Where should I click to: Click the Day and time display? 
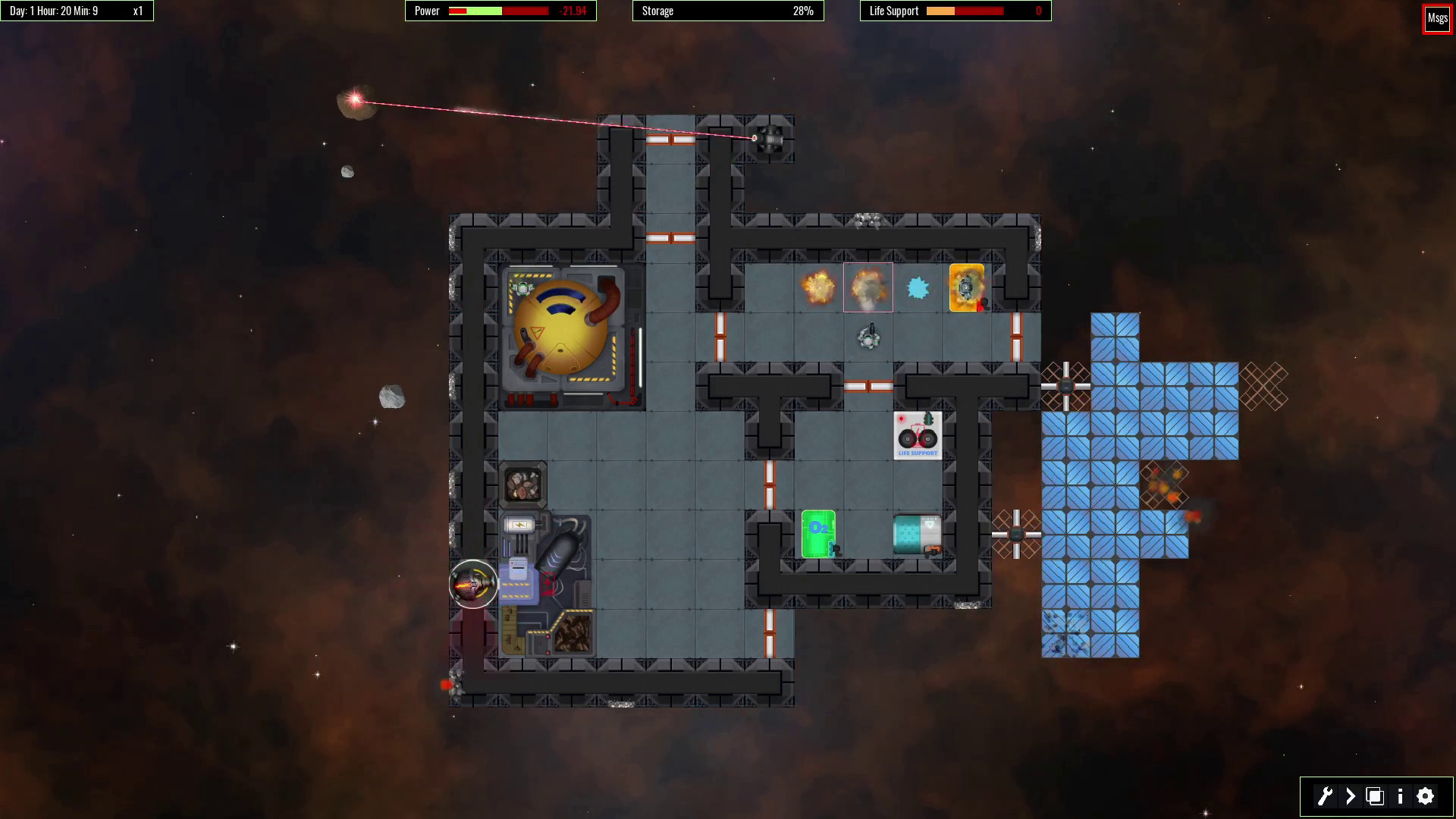pos(53,11)
